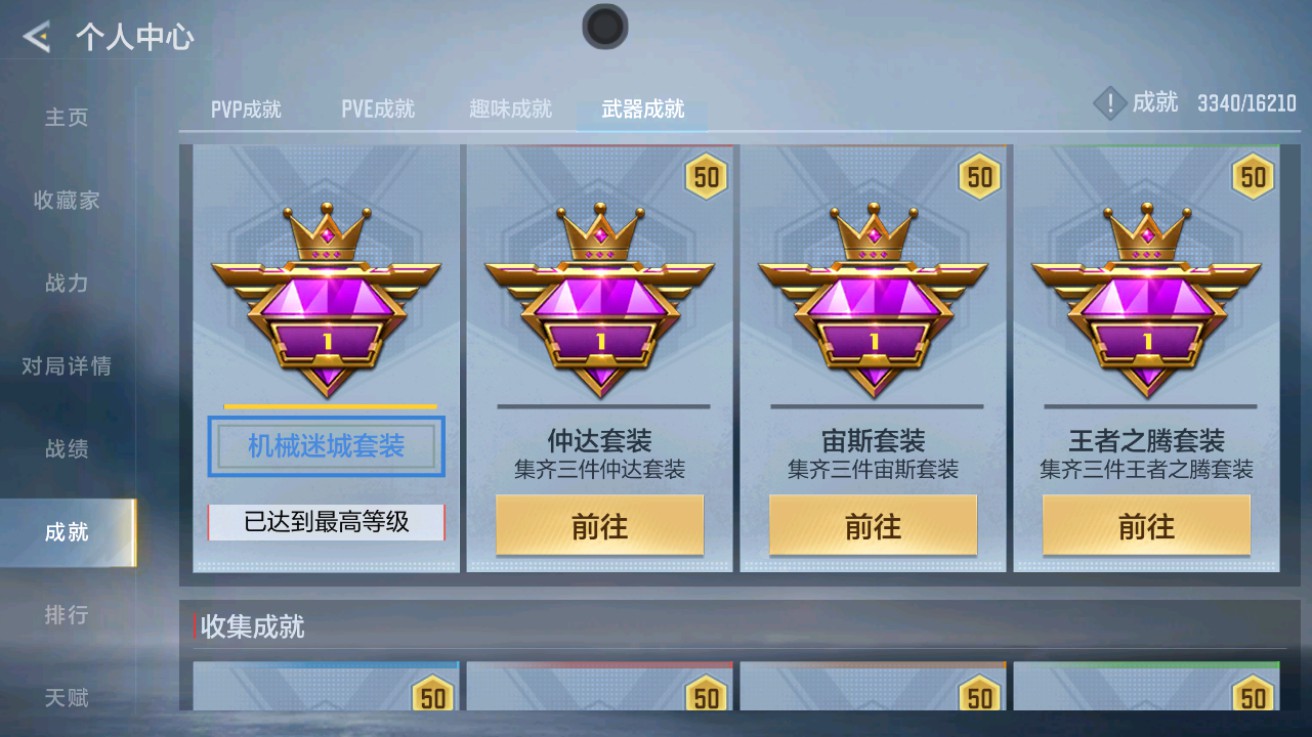Tap the 50 level badge on 仲达套装 card

pos(704,175)
